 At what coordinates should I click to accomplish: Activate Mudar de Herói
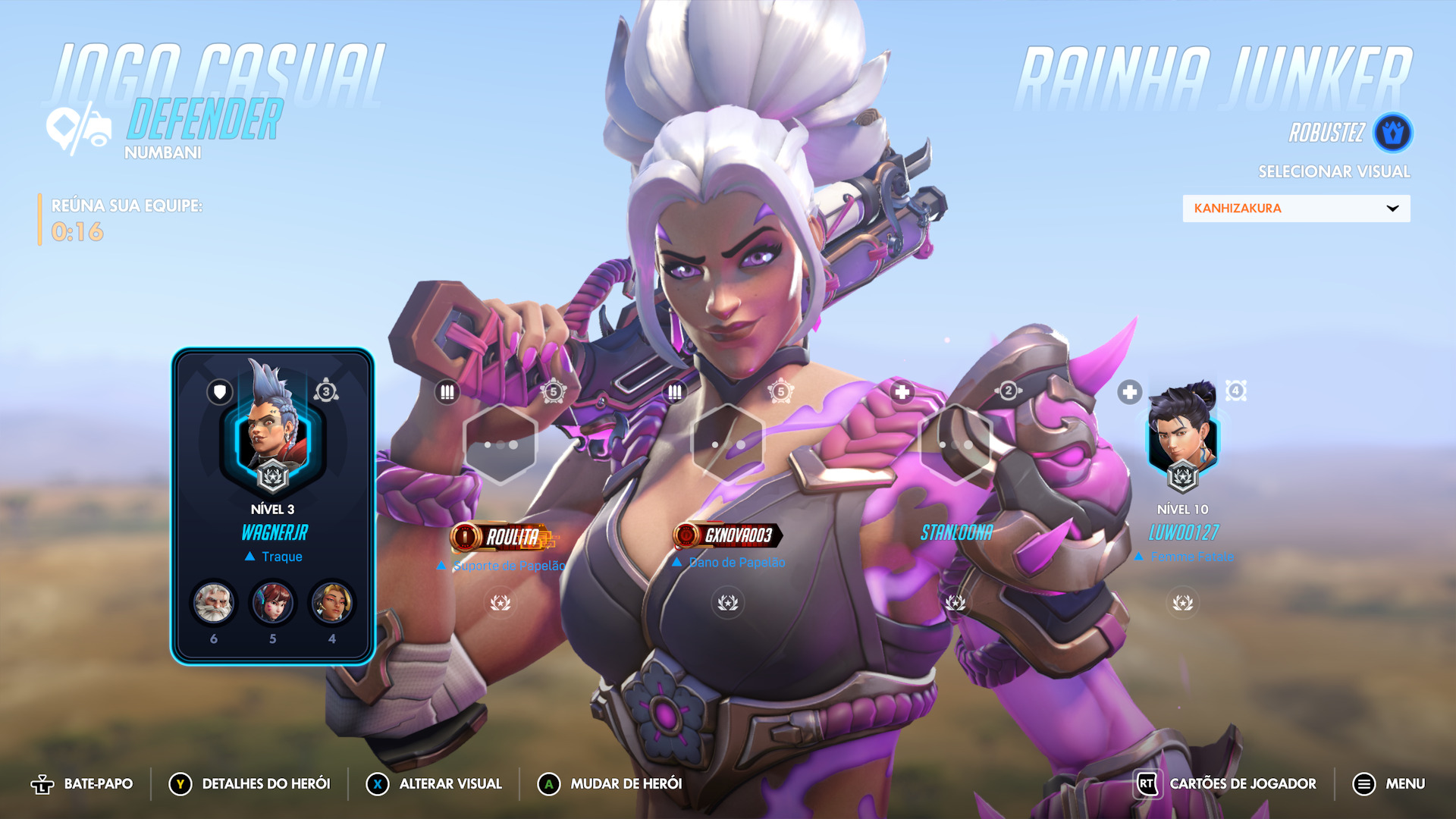point(610,784)
